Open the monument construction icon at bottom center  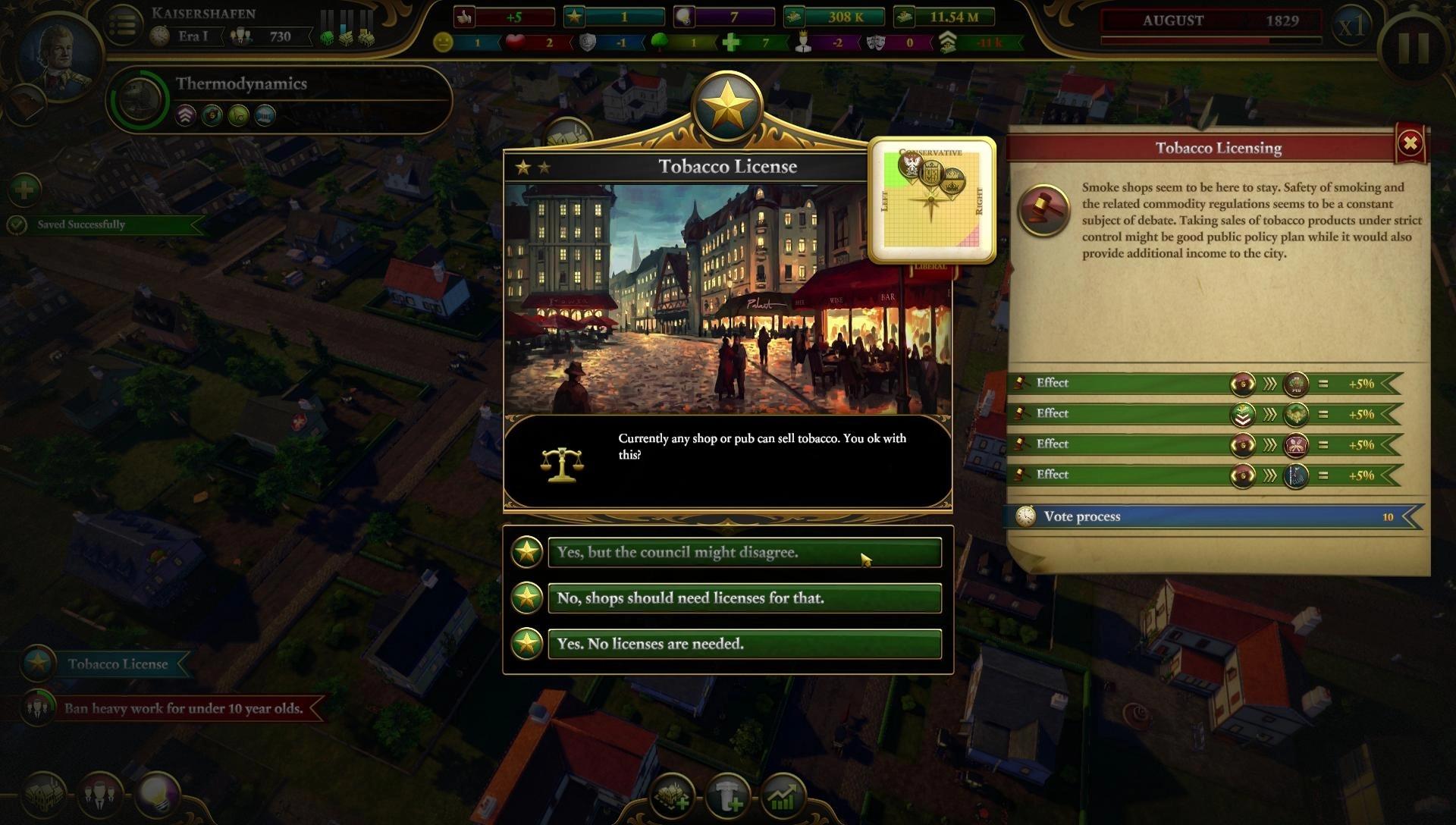click(x=730, y=796)
